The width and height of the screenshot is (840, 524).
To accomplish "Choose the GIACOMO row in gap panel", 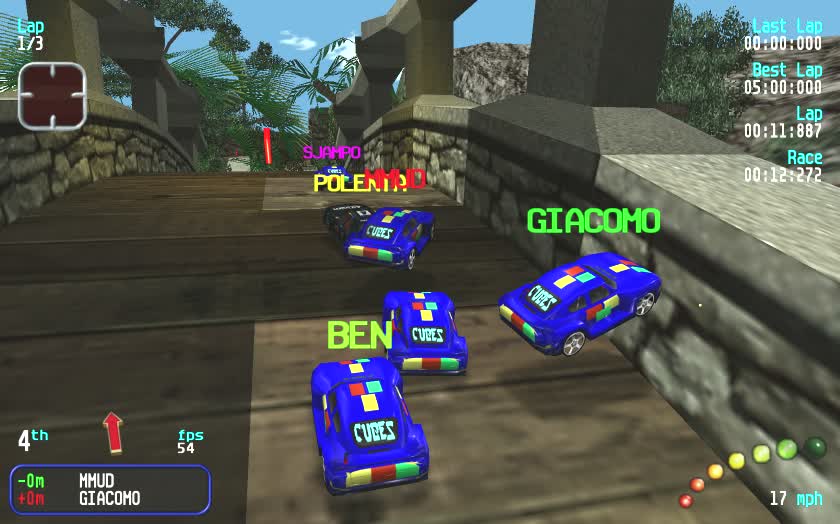I will (109, 498).
